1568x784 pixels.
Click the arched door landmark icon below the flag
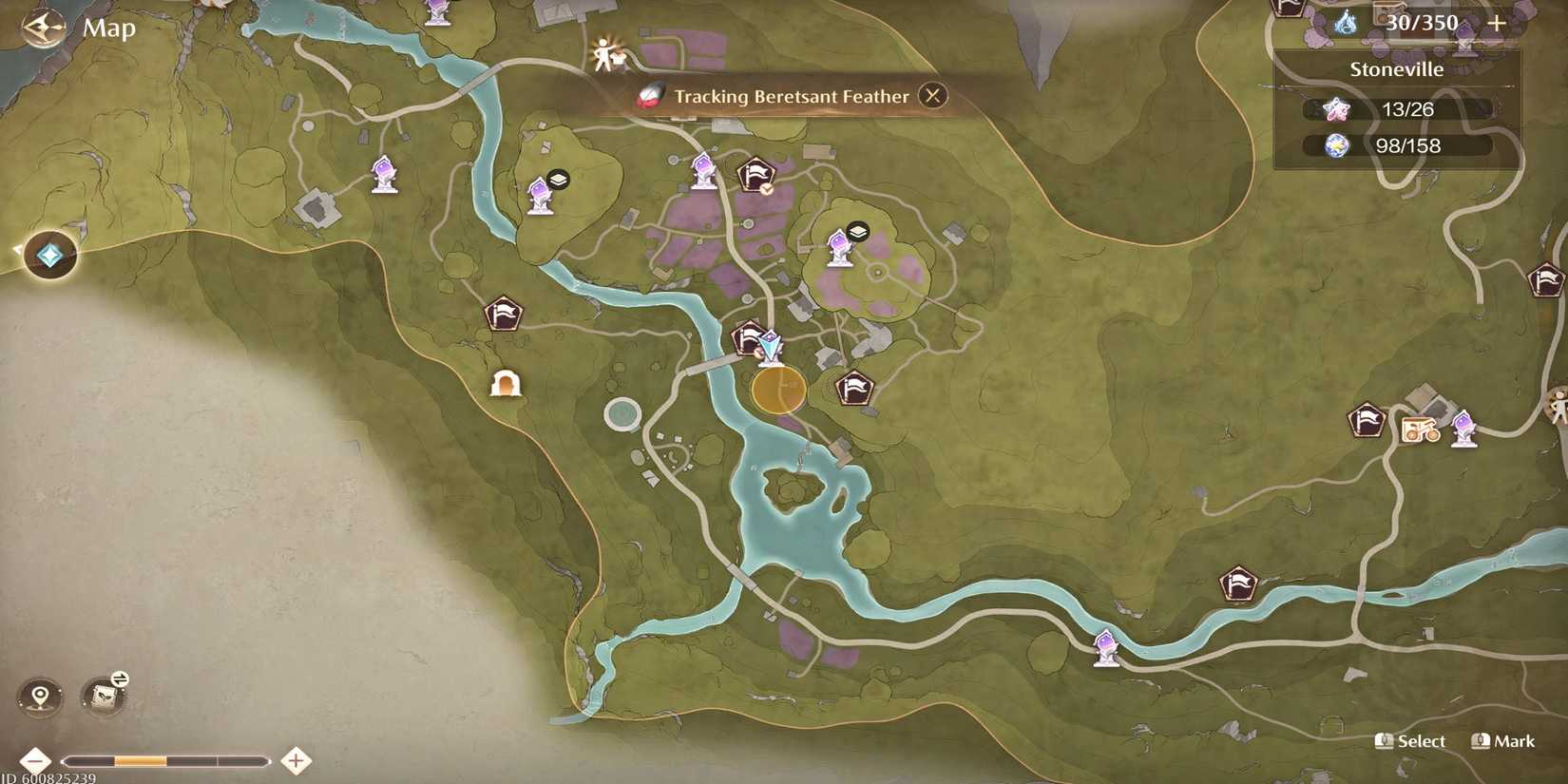click(506, 382)
